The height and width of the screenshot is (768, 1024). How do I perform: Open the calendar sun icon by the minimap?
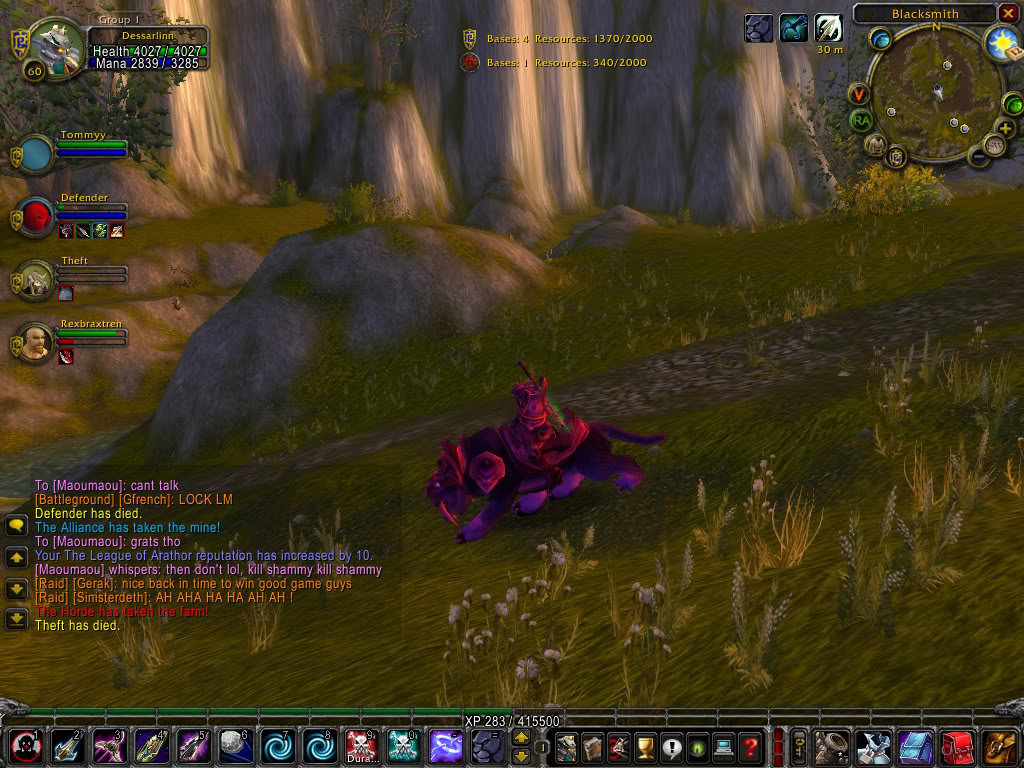1001,42
